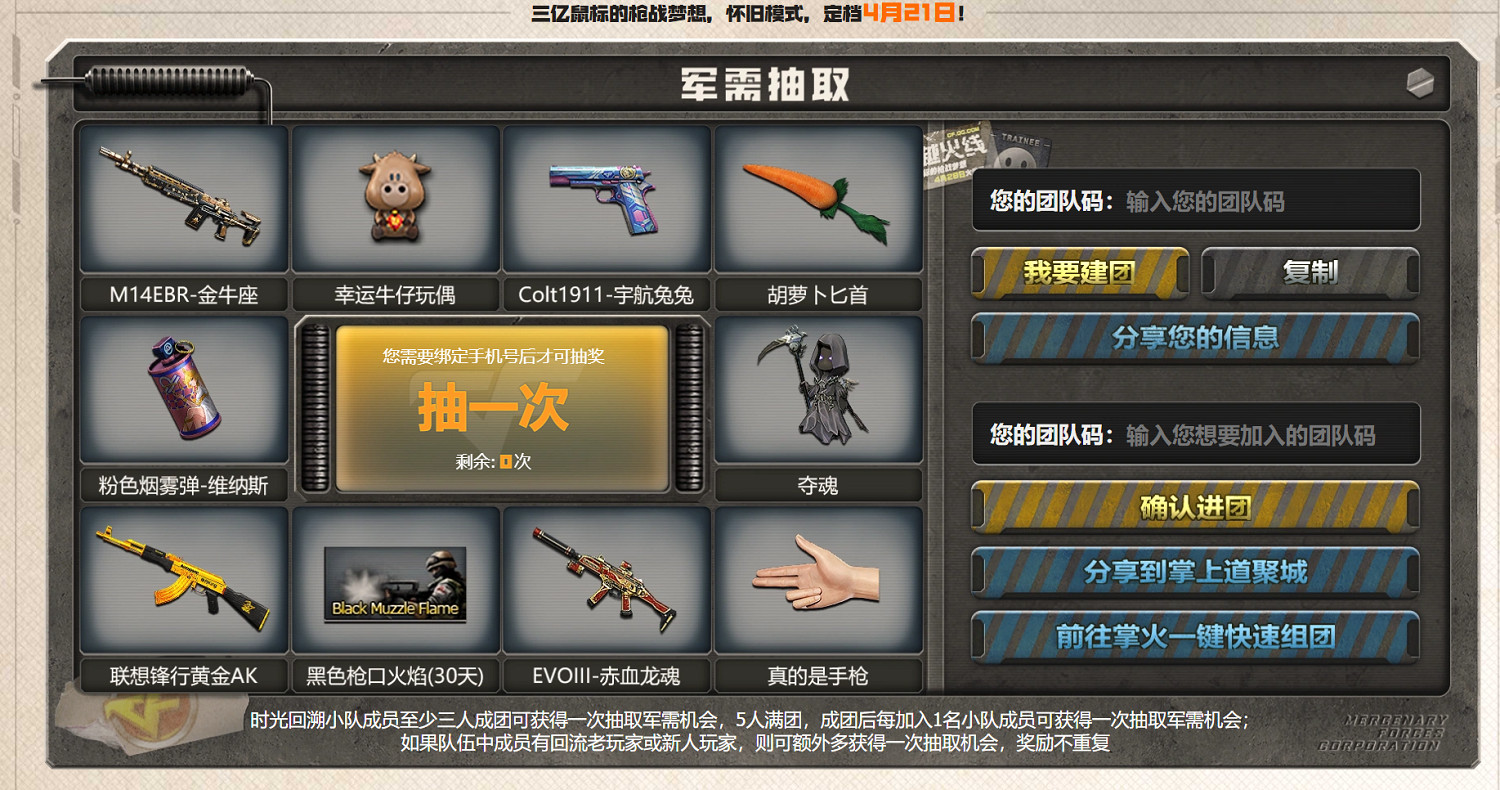Click the 胡萝卜匕首 carrot knife prize
The image size is (1500, 790).
click(x=818, y=196)
